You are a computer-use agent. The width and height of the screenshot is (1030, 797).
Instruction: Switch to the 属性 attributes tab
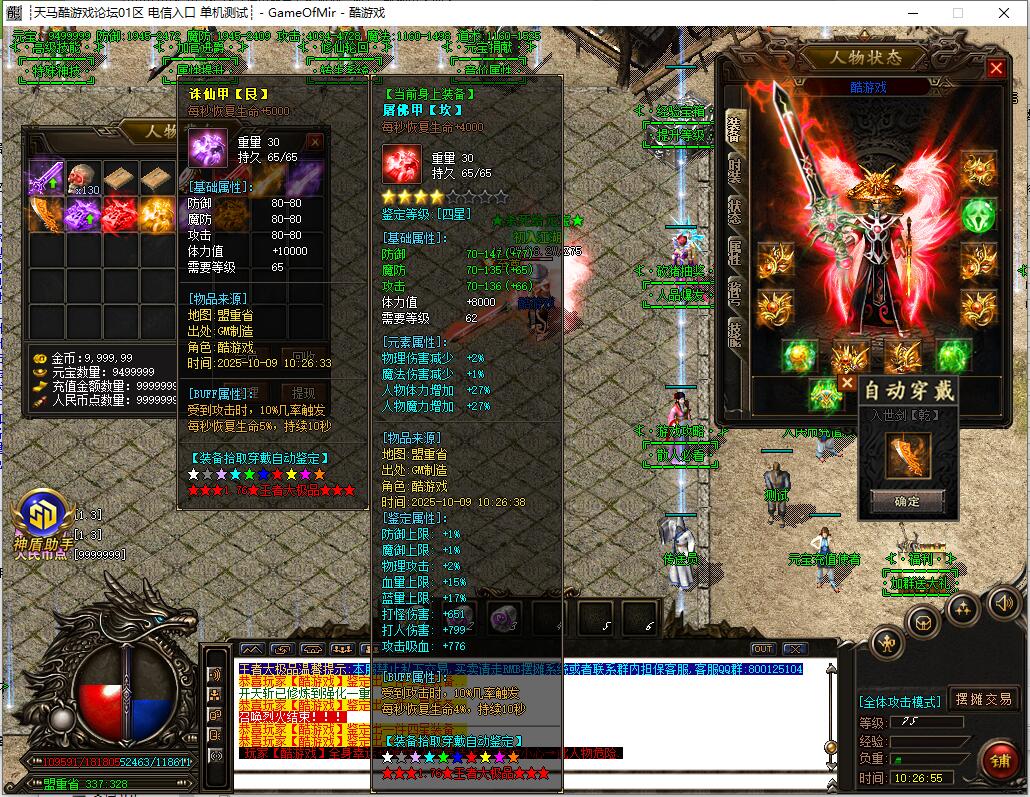[x=735, y=251]
